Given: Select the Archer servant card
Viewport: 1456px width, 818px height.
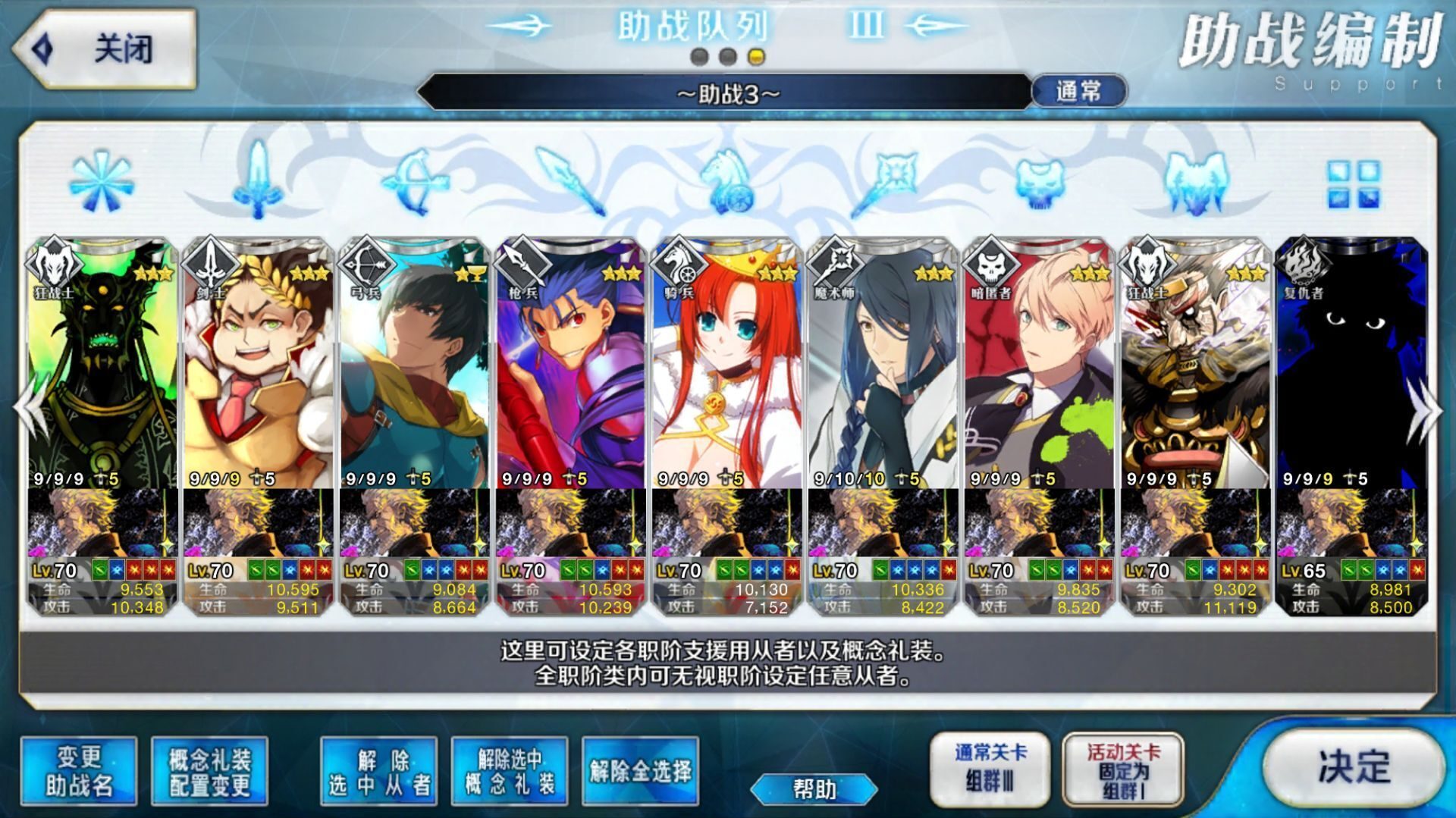Looking at the screenshot, I should point(415,364).
